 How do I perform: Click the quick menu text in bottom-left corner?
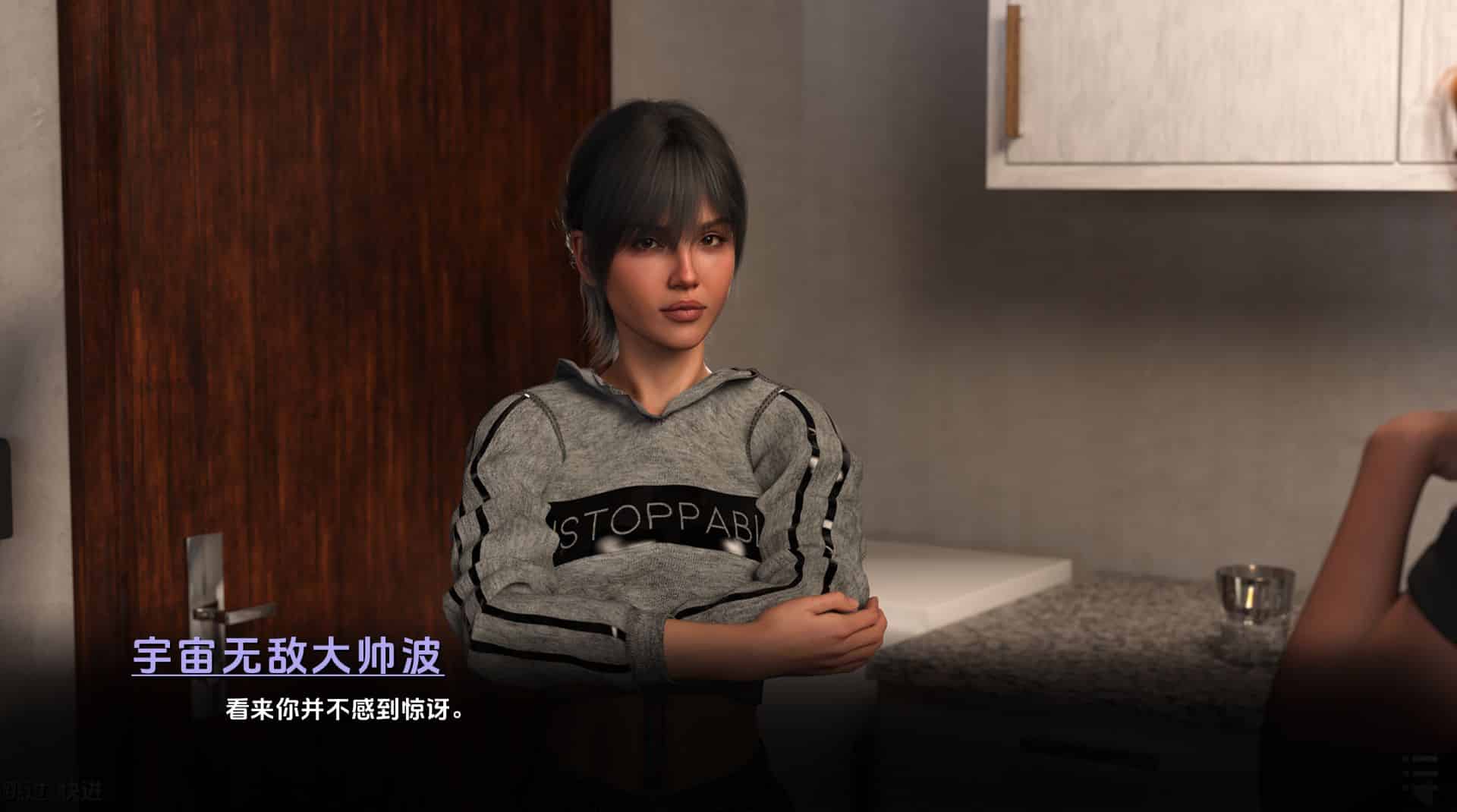(53, 789)
